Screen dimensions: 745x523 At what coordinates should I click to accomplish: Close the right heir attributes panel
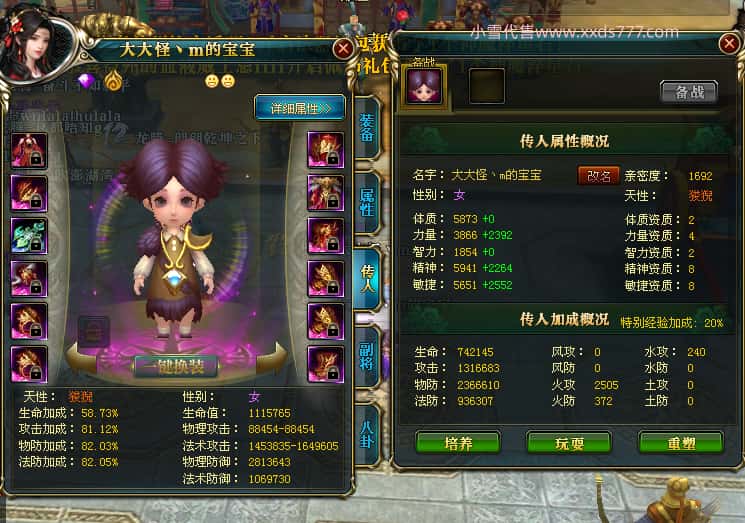729,44
